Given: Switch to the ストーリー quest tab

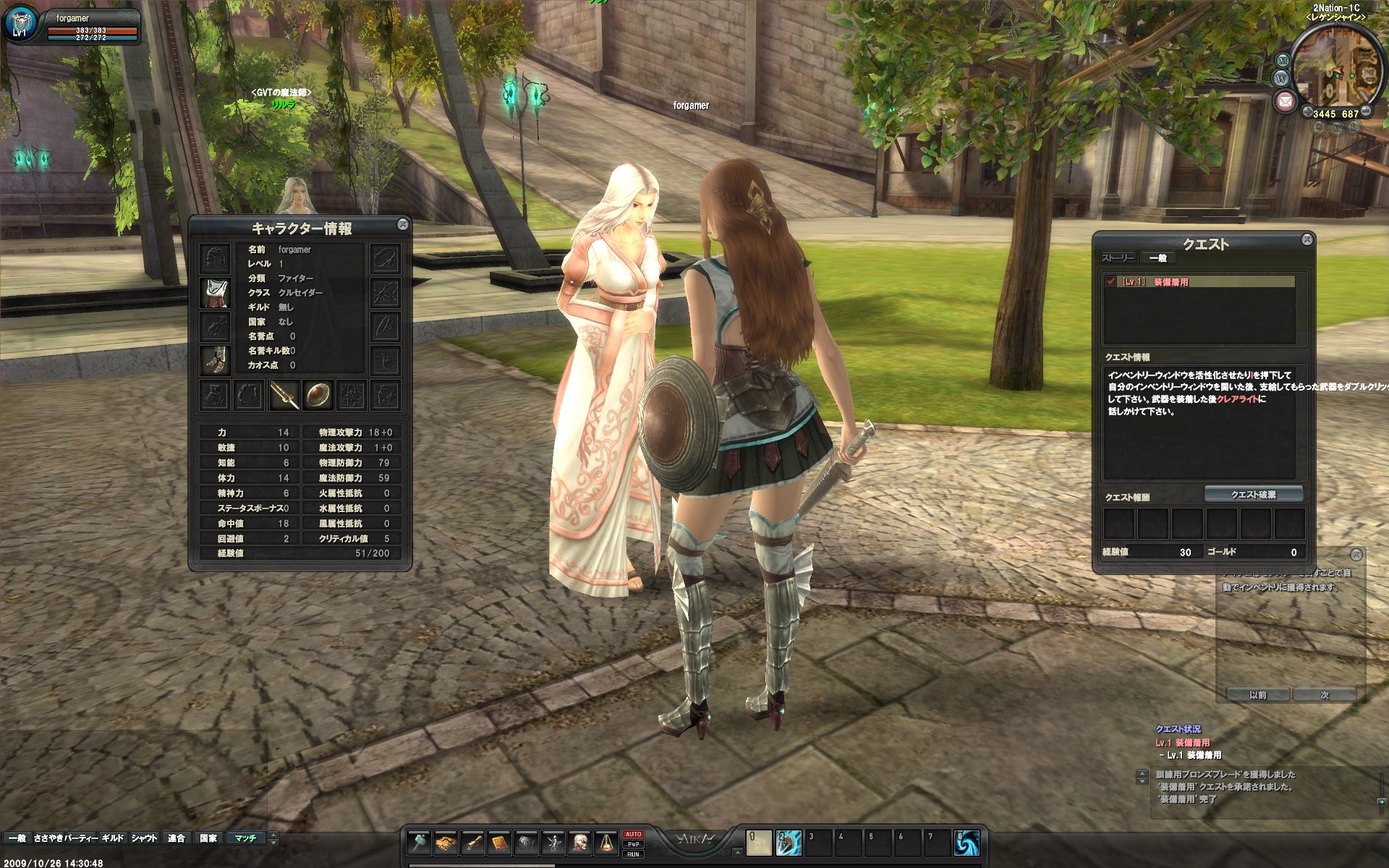Looking at the screenshot, I should (1118, 258).
